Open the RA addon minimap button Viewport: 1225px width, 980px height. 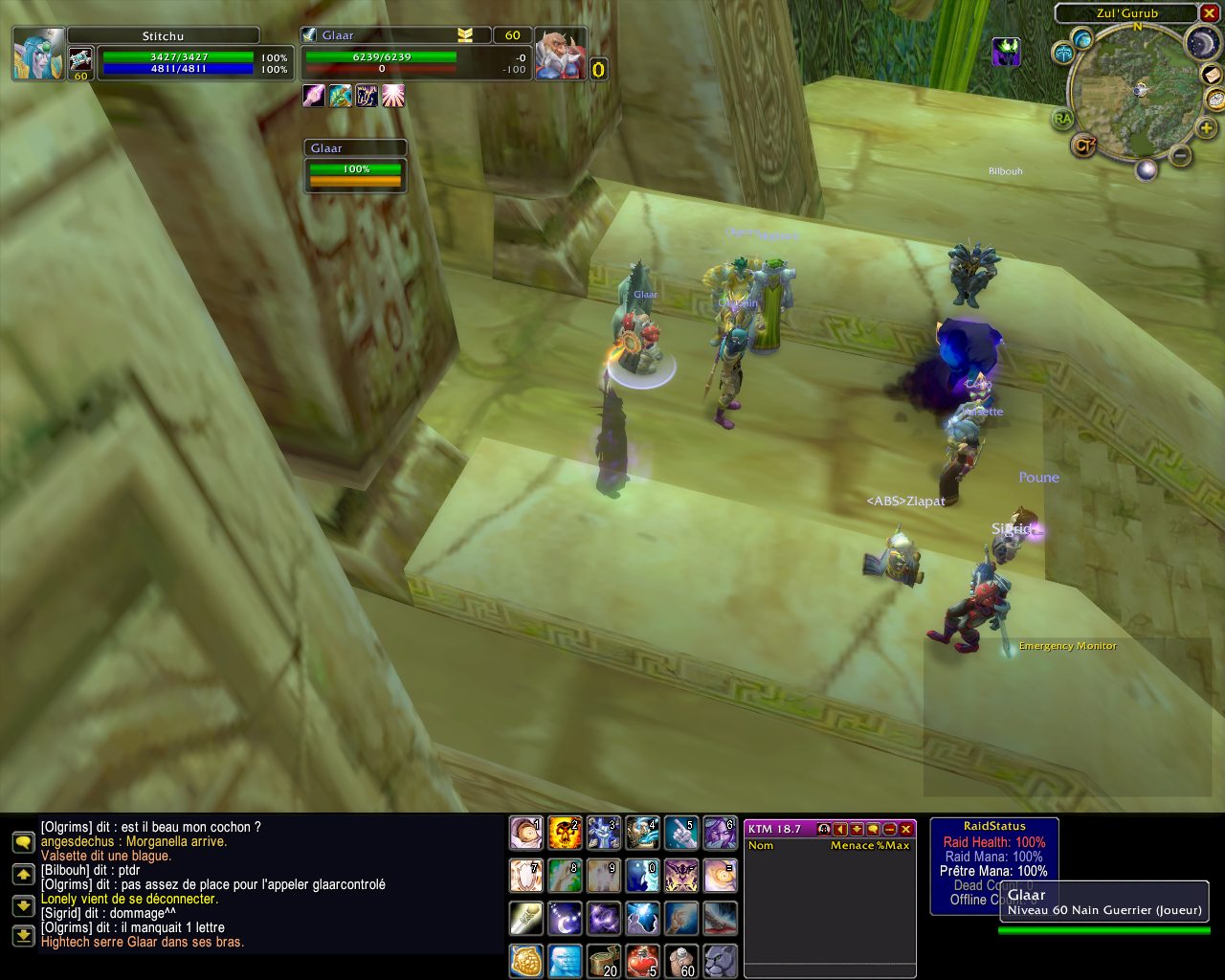tap(1062, 119)
